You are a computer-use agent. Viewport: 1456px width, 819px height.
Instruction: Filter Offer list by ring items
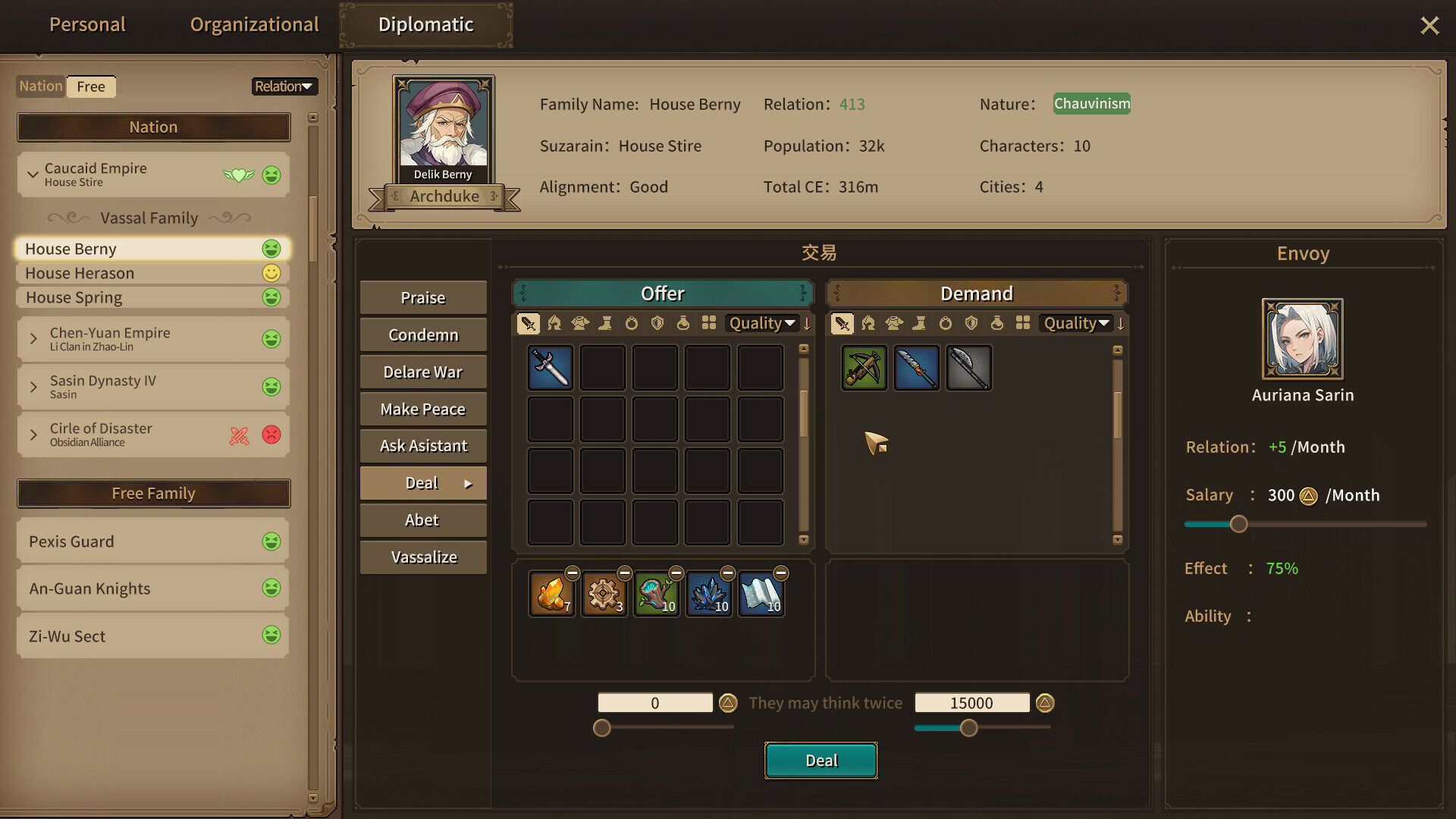(632, 323)
